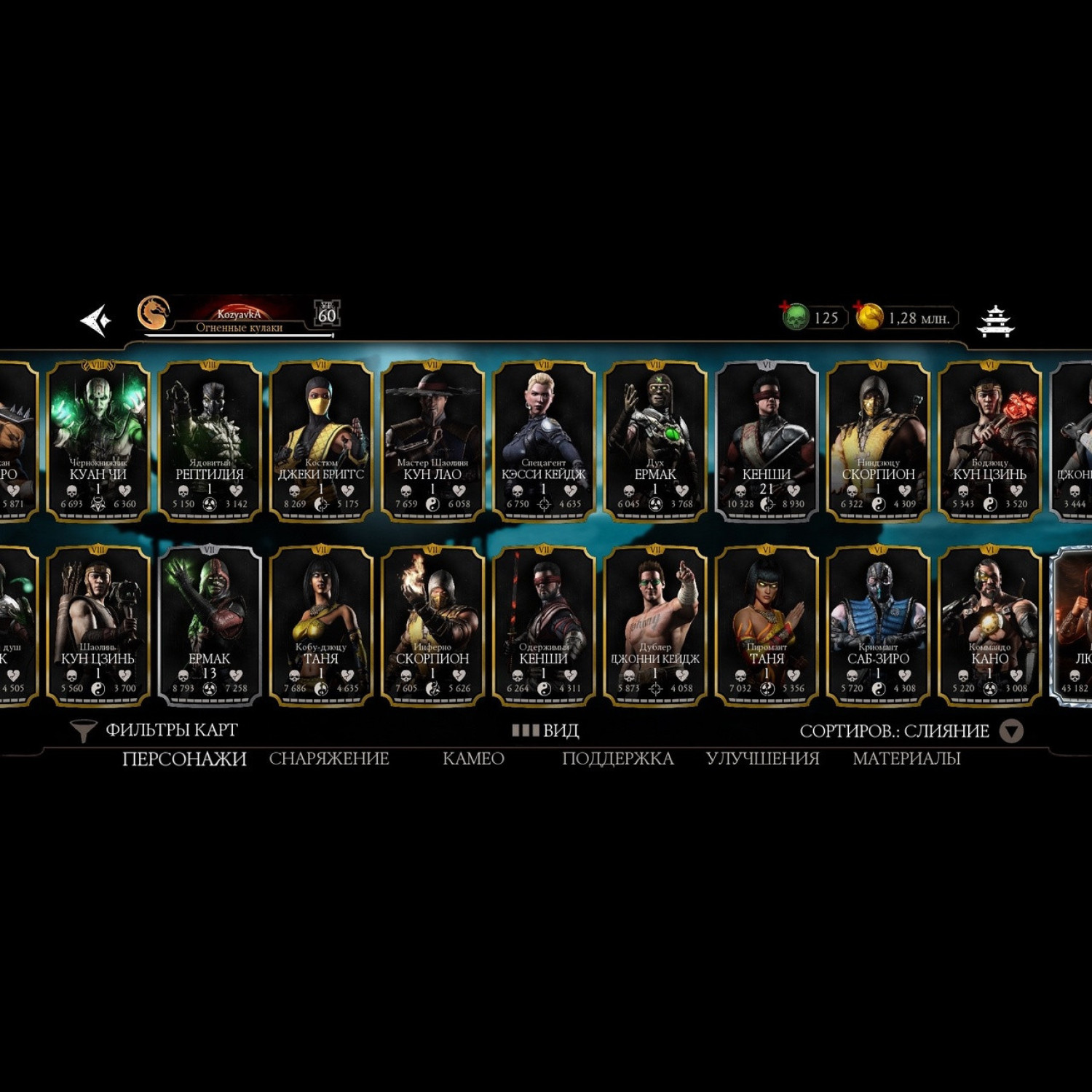Choose the Cryomancer Sub-Zero card
Image resolution: width=1092 pixels, height=1092 pixels.
pyautogui.click(x=878, y=625)
